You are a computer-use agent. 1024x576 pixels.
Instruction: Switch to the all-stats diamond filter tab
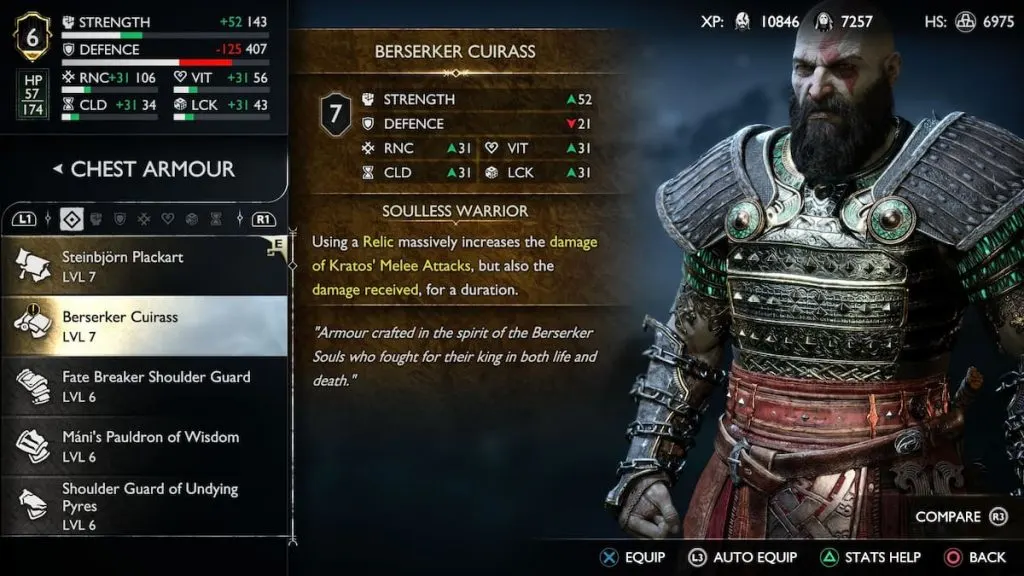72,218
